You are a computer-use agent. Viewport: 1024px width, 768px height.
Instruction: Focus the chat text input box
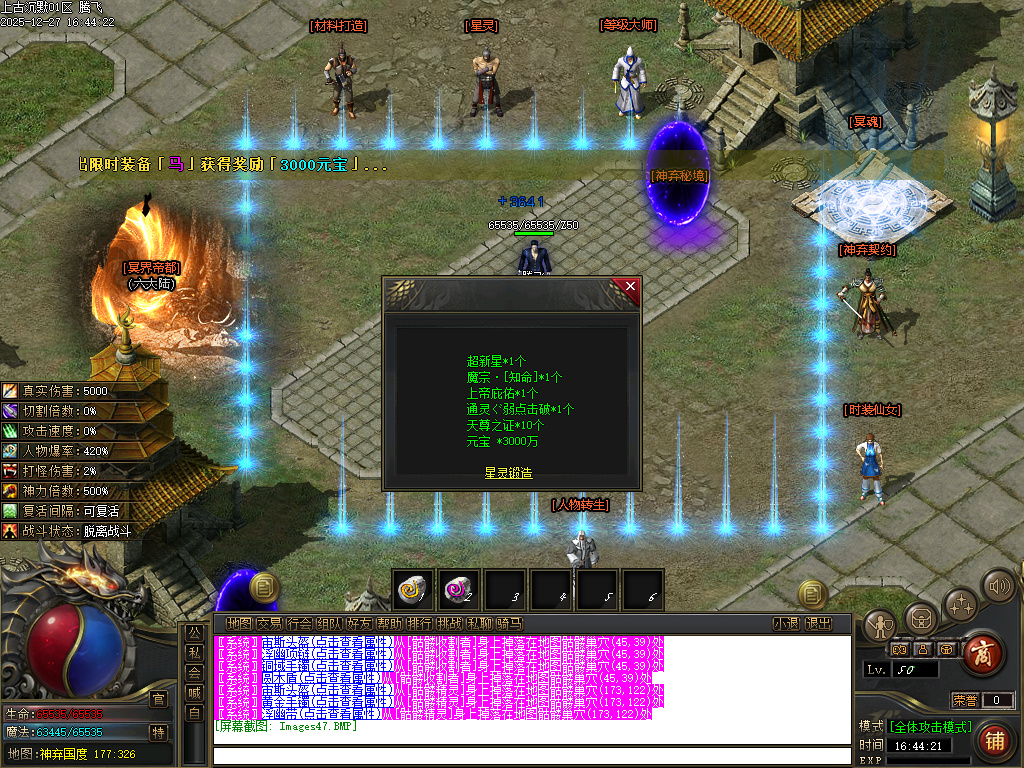coord(530,755)
